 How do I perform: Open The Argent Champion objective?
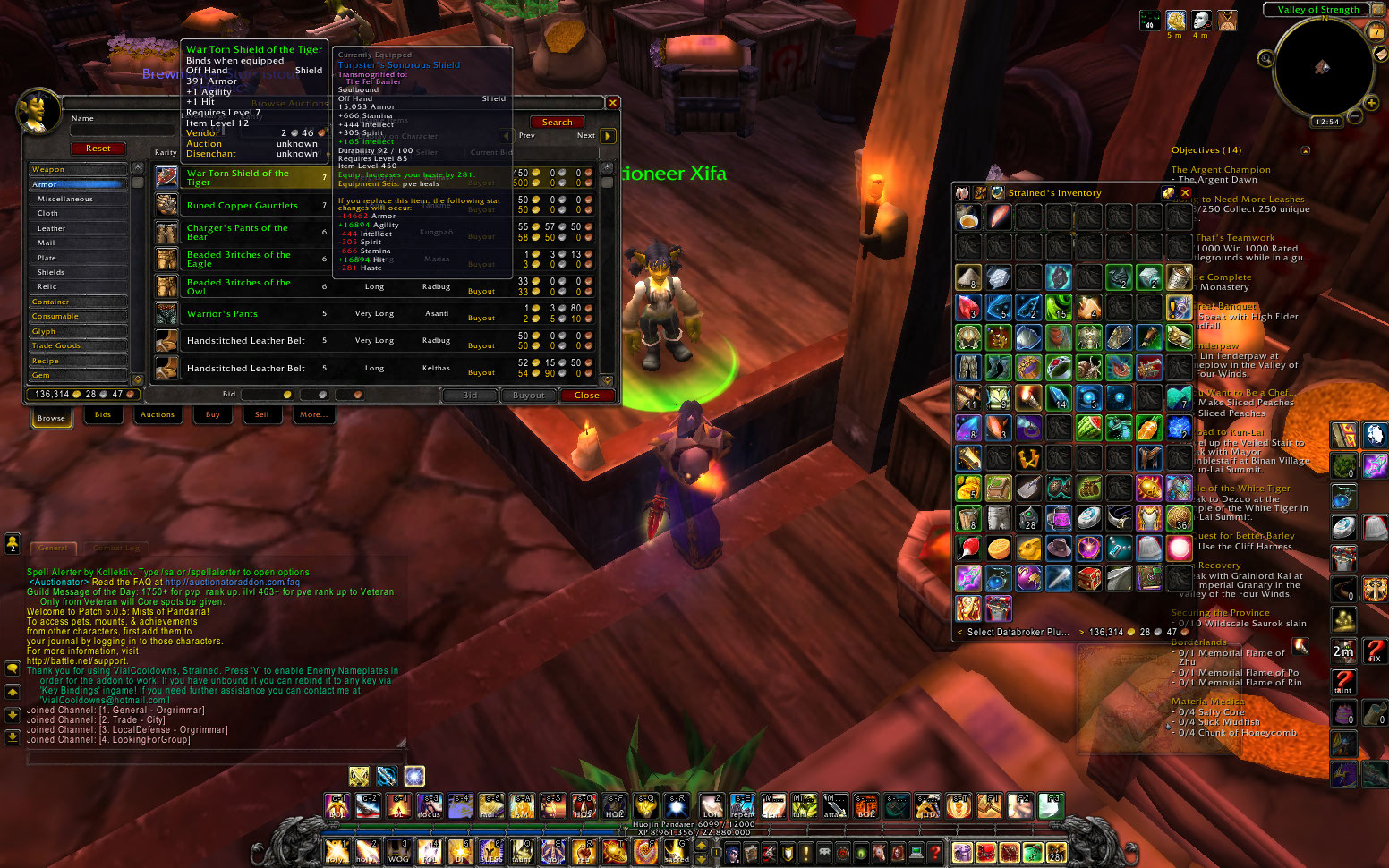[1221, 170]
